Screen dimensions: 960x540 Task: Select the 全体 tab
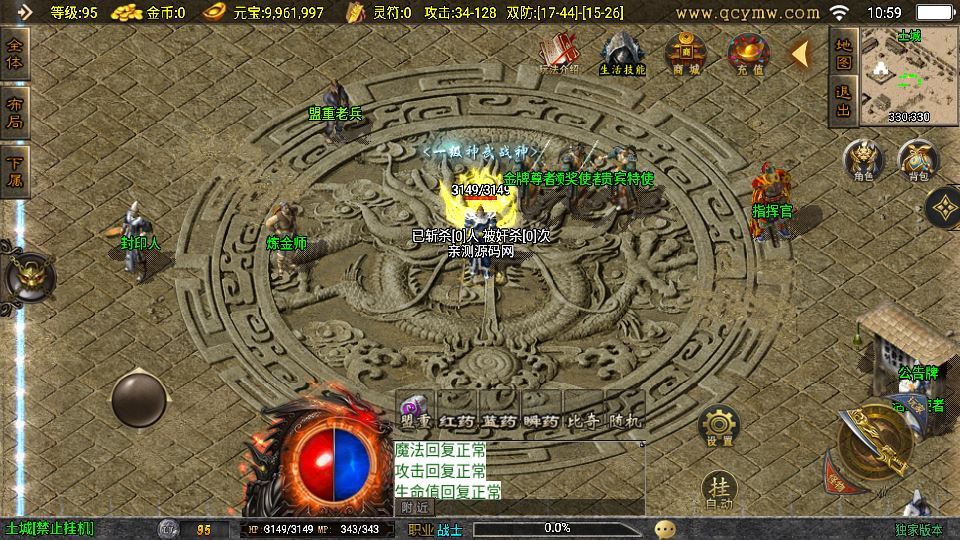(16, 55)
